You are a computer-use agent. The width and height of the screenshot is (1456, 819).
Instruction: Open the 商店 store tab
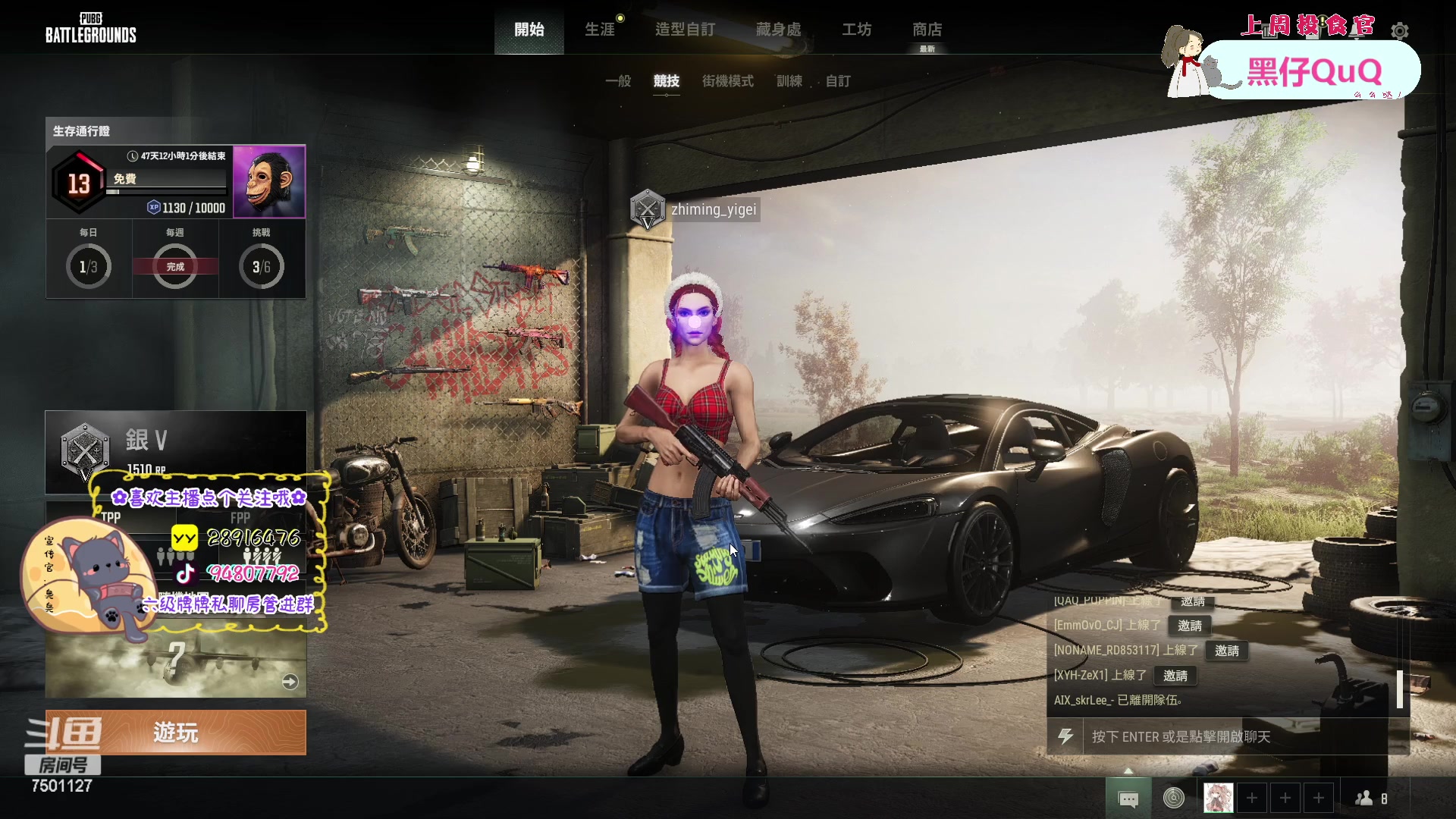tap(927, 30)
